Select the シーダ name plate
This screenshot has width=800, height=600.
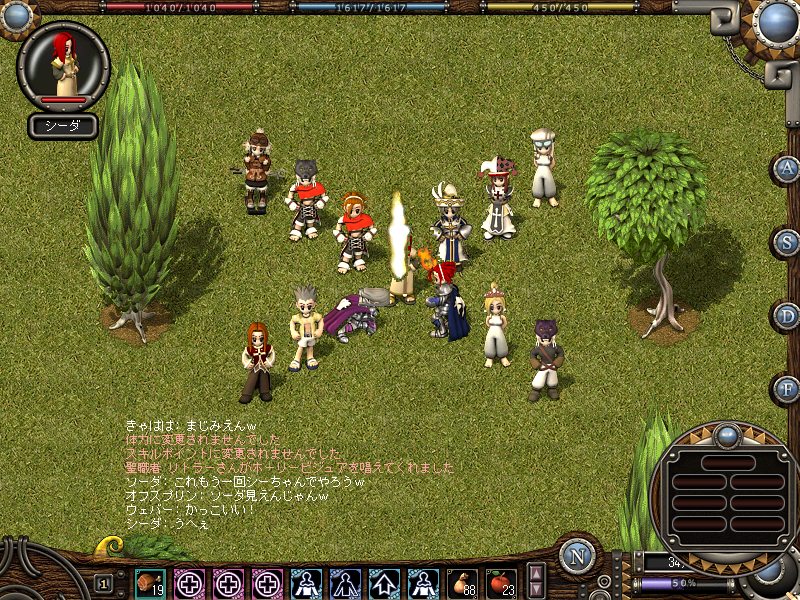pos(62,126)
